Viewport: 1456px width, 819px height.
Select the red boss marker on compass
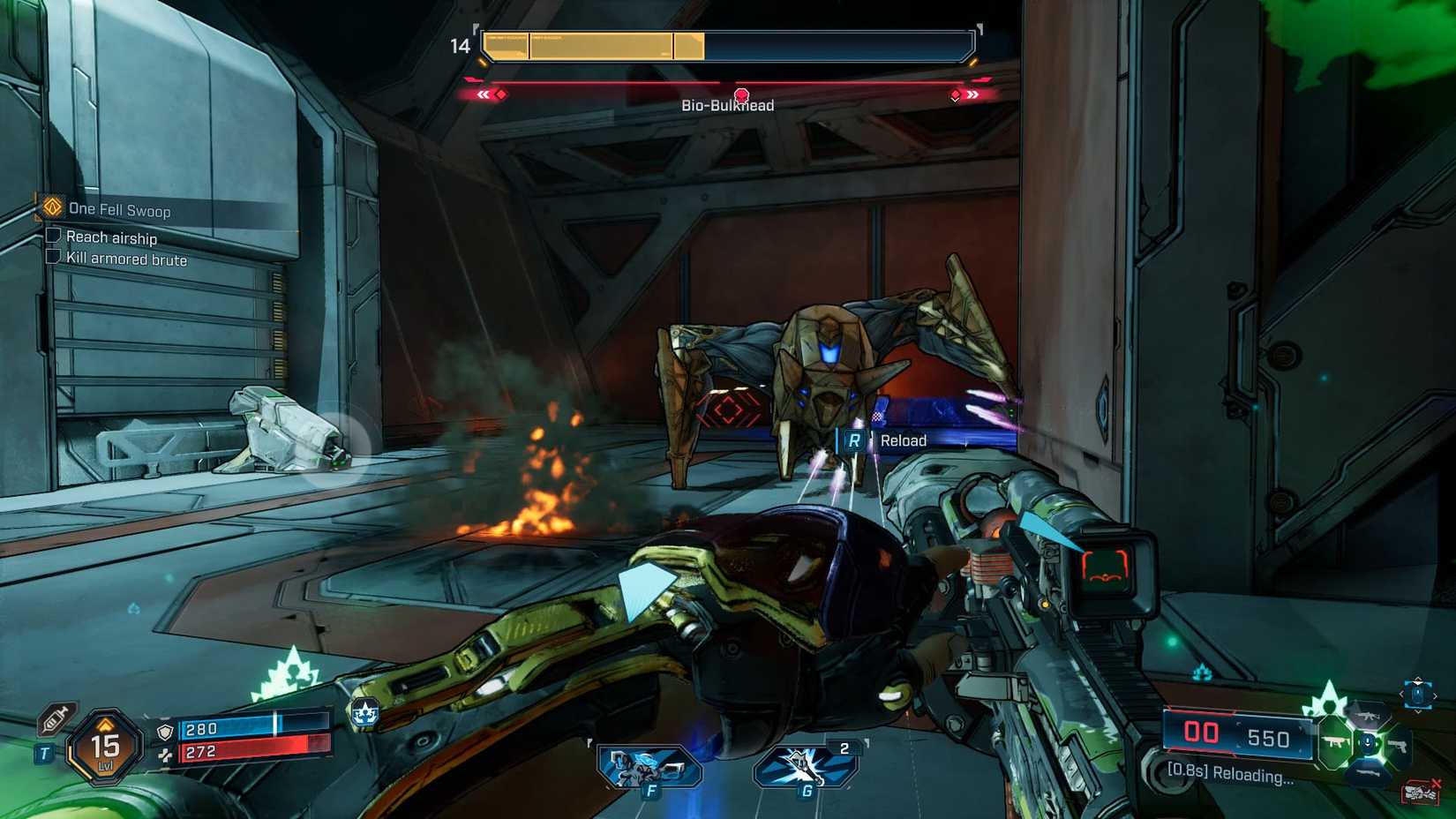742,94
